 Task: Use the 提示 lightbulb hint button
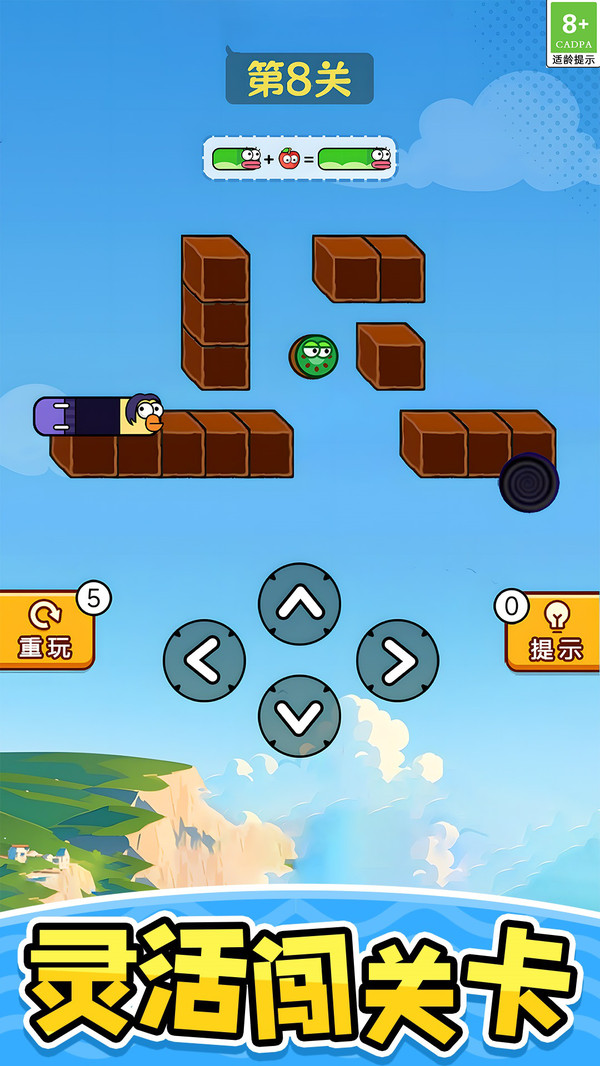point(555,631)
